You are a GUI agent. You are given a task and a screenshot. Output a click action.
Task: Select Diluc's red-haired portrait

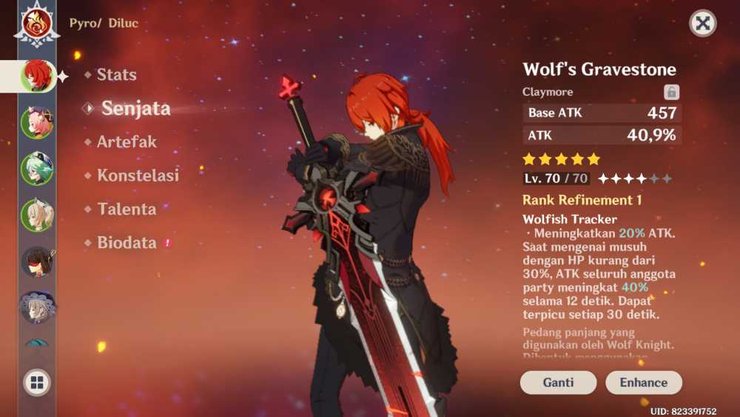(36, 76)
